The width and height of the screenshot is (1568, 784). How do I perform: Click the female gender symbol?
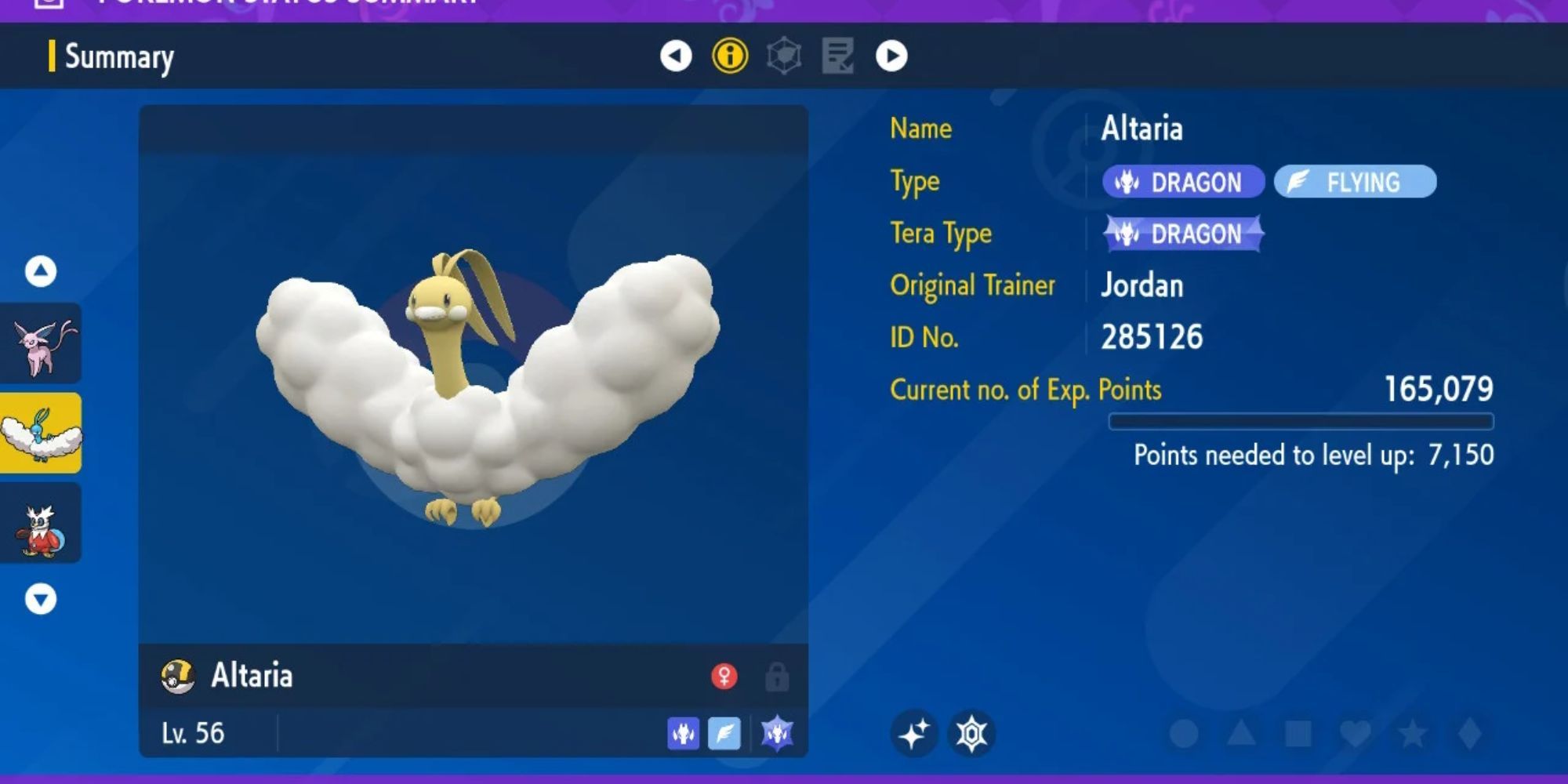(x=724, y=677)
